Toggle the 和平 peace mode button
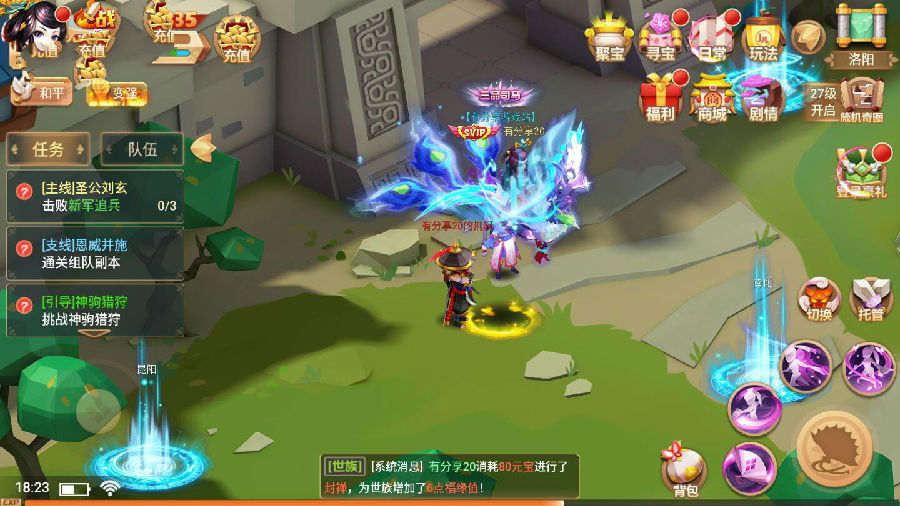 (x=50, y=94)
